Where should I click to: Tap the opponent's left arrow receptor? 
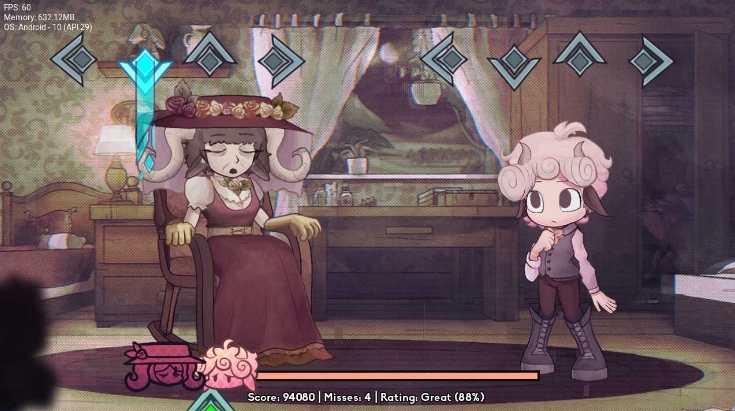coord(74,60)
